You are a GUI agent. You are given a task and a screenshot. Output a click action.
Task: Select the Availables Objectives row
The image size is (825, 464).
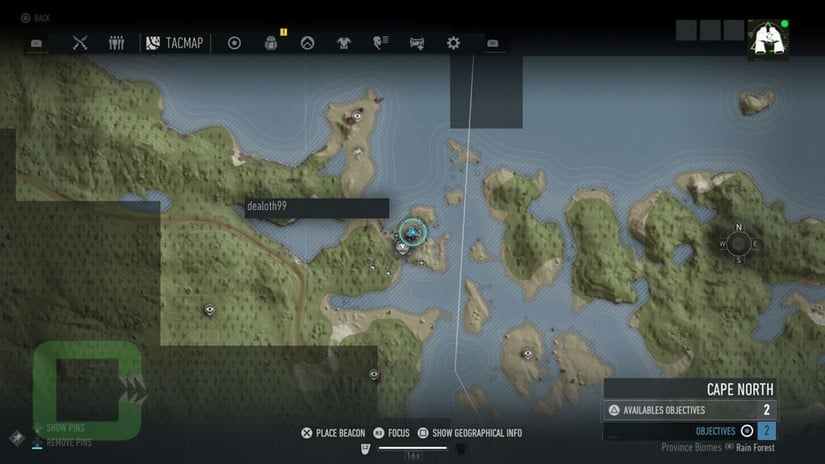[690, 410]
